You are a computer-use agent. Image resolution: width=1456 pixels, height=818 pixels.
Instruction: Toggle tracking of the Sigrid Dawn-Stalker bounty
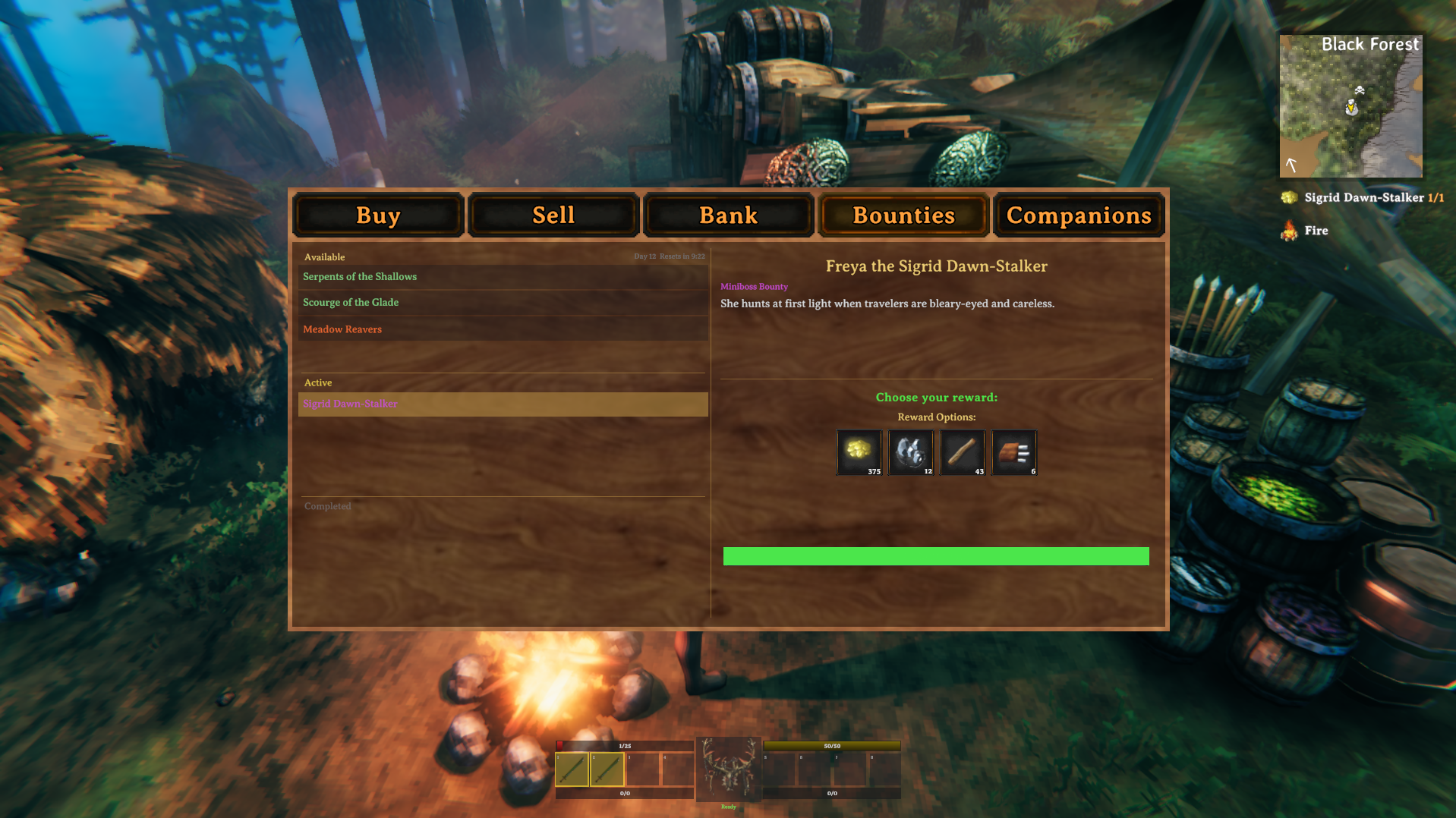click(x=503, y=404)
